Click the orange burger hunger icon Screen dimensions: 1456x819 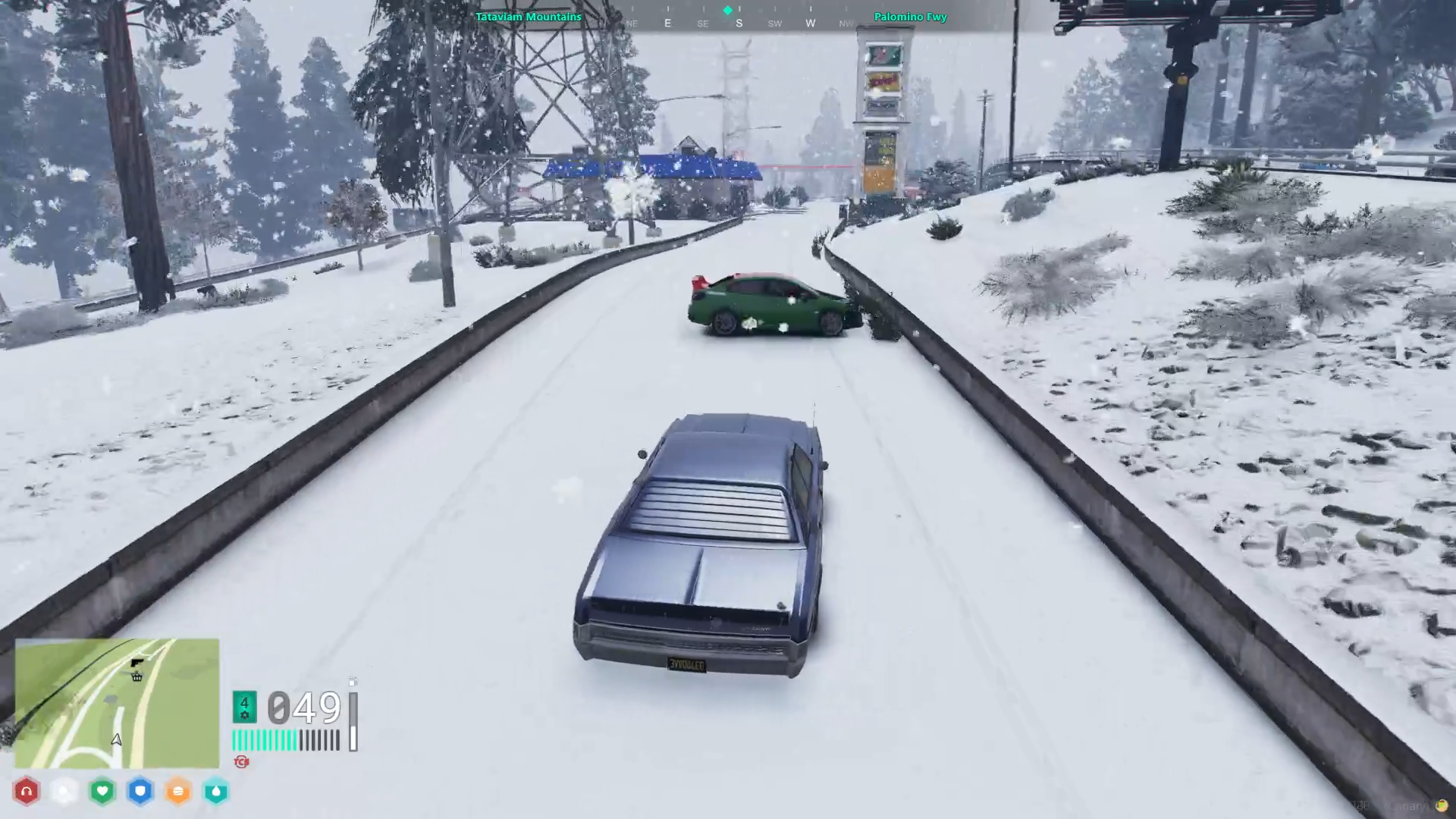click(178, 792)
